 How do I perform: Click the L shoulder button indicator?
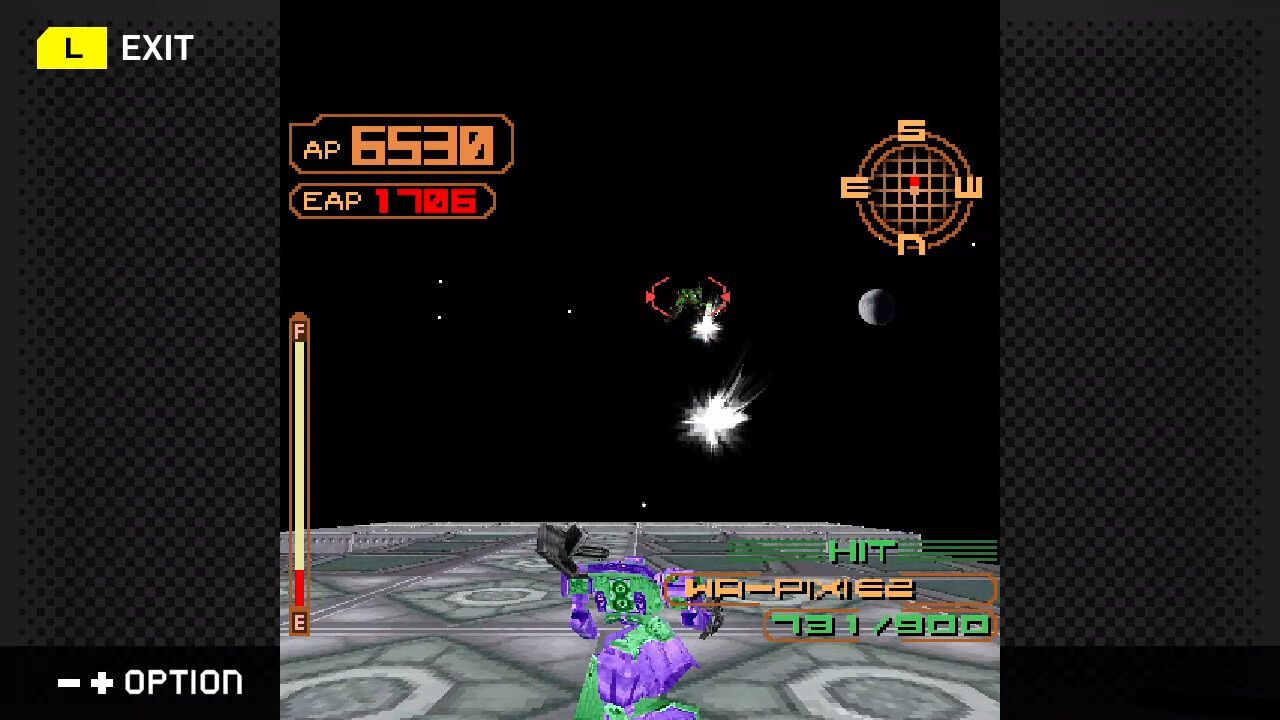coord(71,46)
